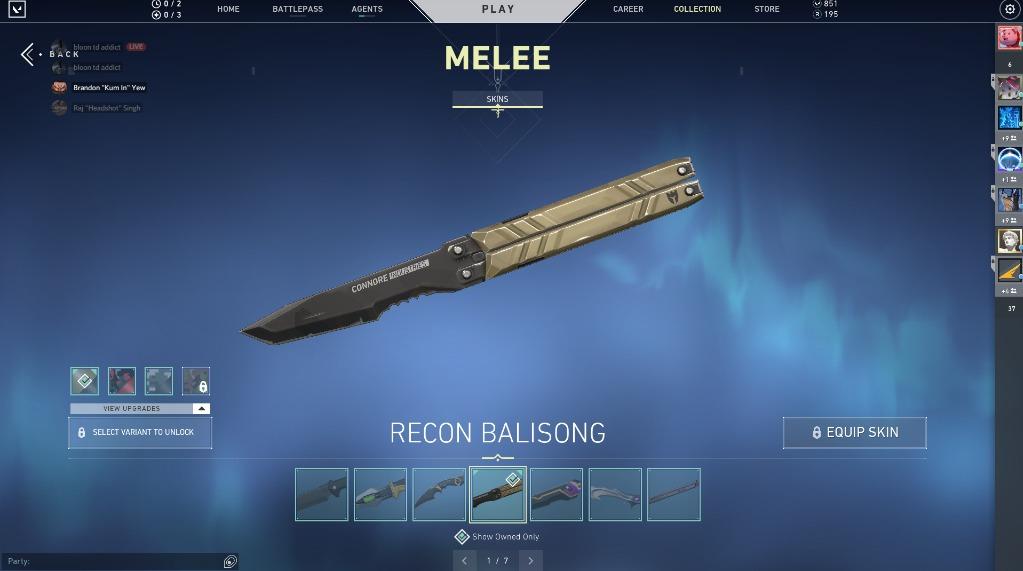Click the PLAY button

pos(498,9)
